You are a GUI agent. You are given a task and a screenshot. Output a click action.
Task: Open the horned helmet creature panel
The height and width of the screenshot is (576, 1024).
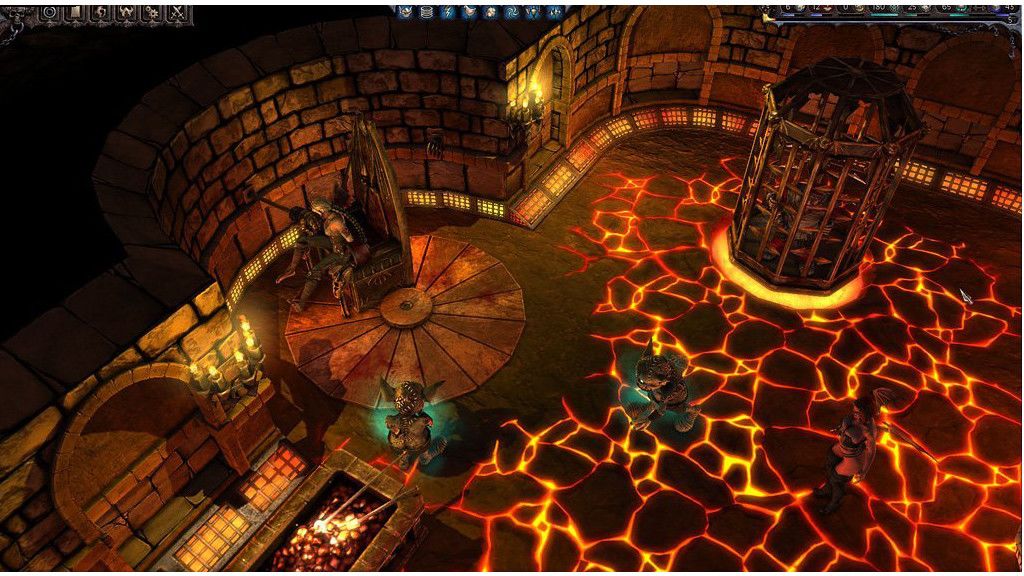click(x=126, y=12)
